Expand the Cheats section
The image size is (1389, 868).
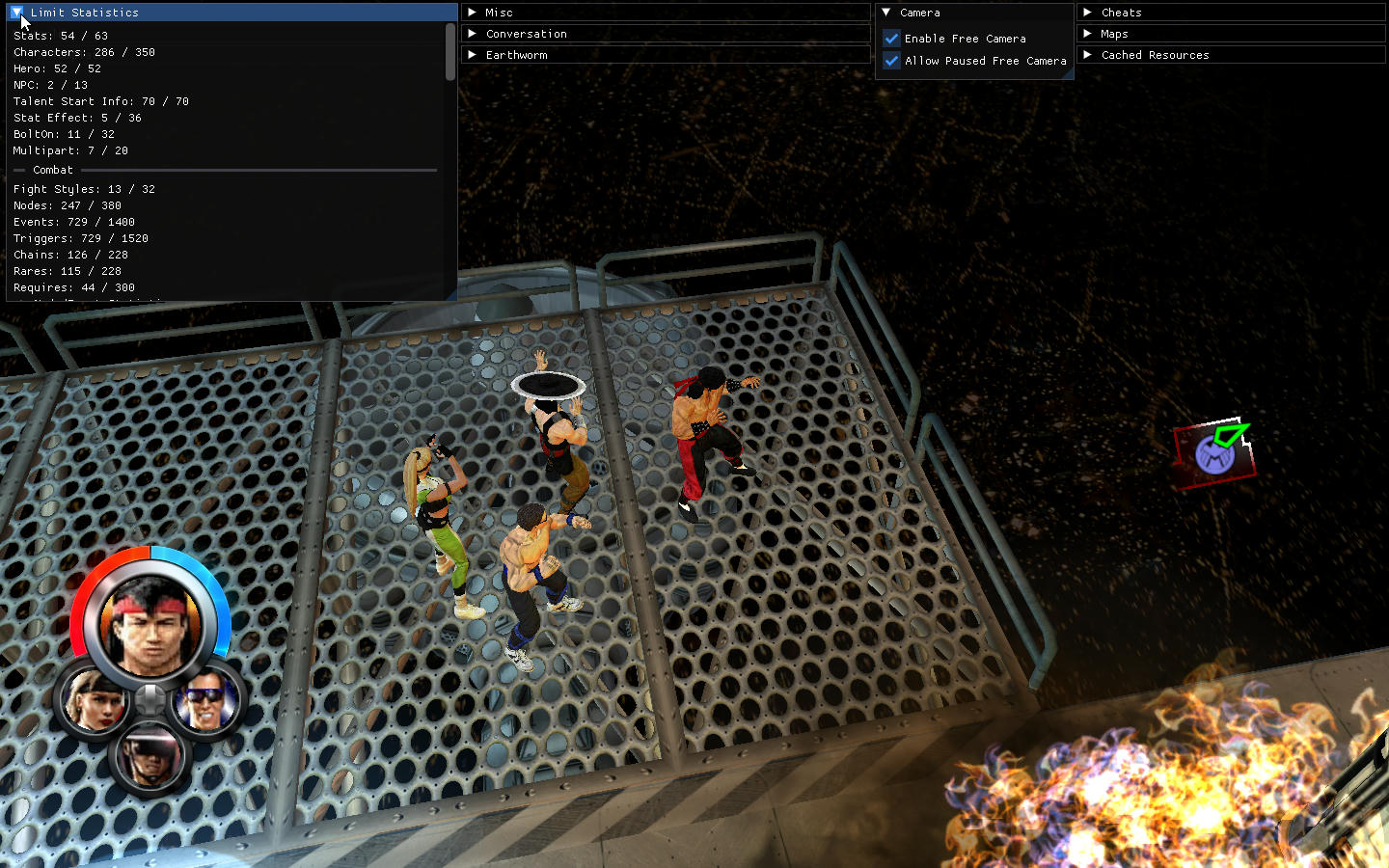pos(1088,13)
